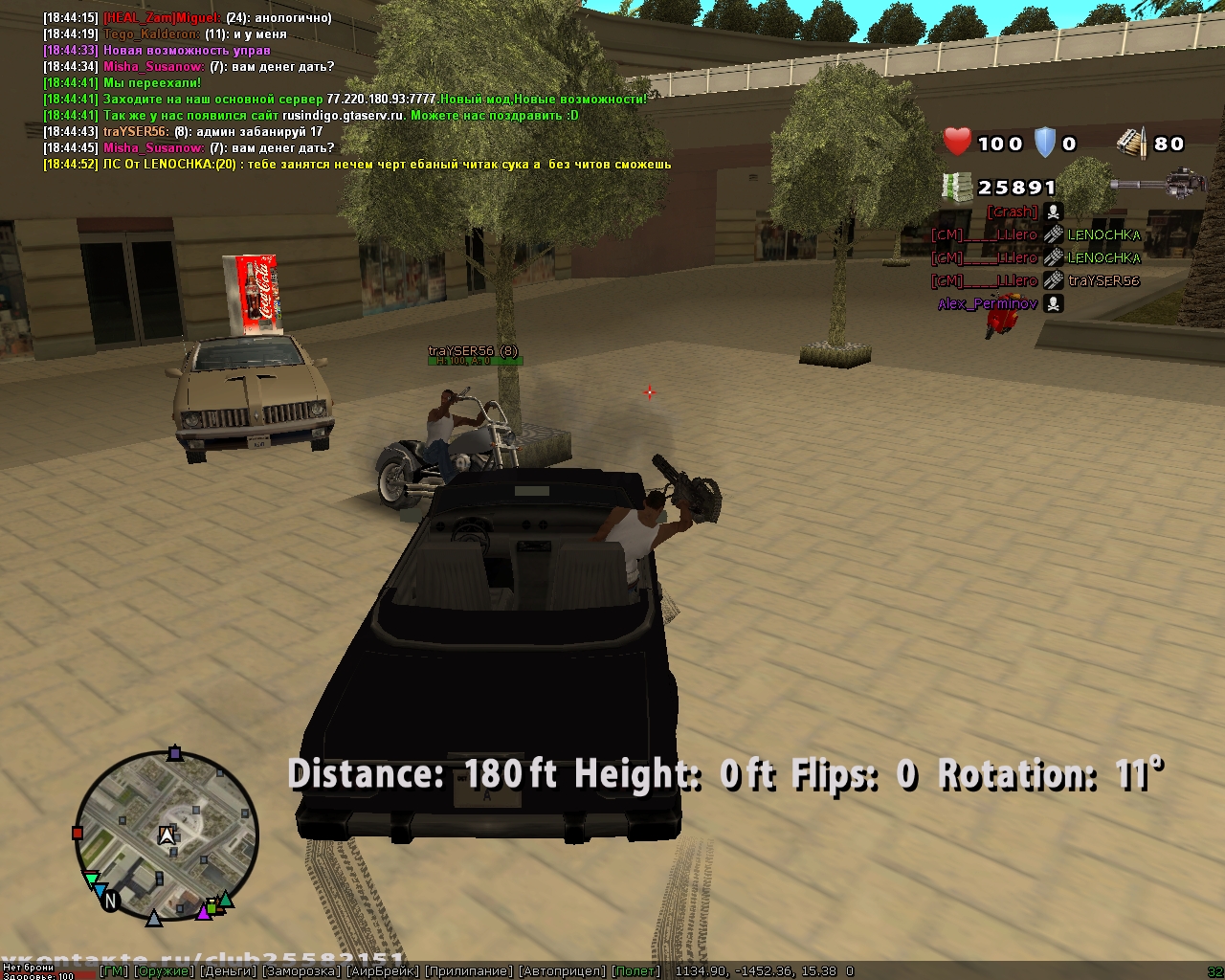Enable the [Автоприцел] auto-aim option

[562, 971]
